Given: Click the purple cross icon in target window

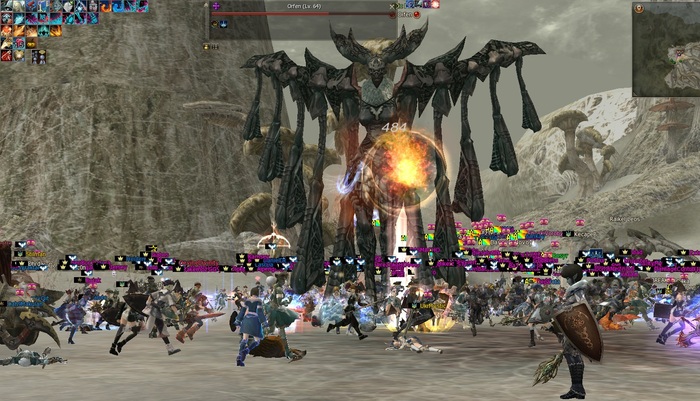Looking at the screenshot, I should (215, 5).
